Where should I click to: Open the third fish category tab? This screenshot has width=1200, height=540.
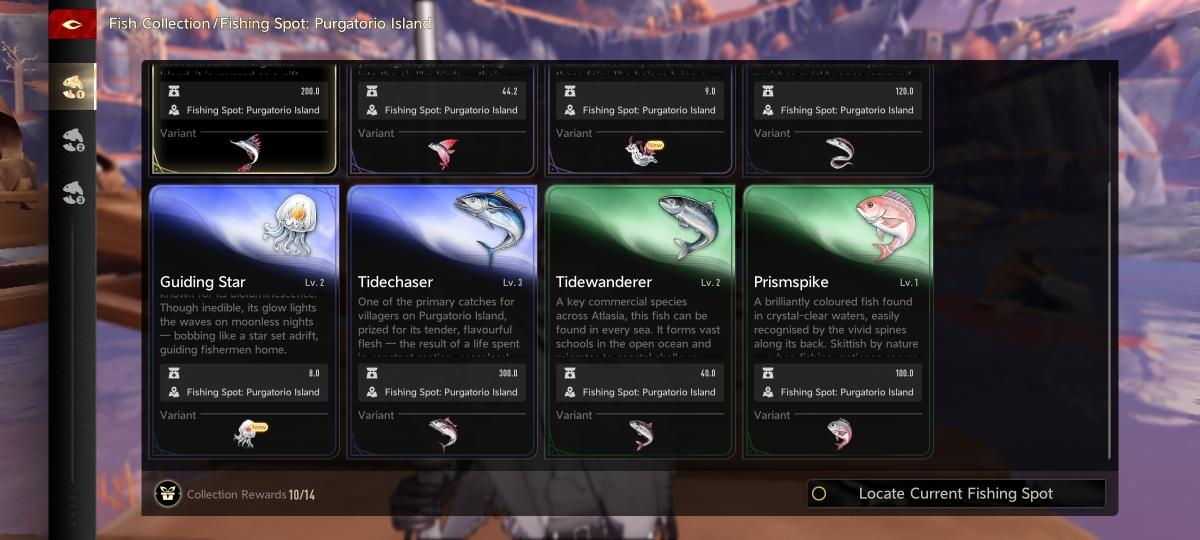pyautogui.click(x=73, y=191)
